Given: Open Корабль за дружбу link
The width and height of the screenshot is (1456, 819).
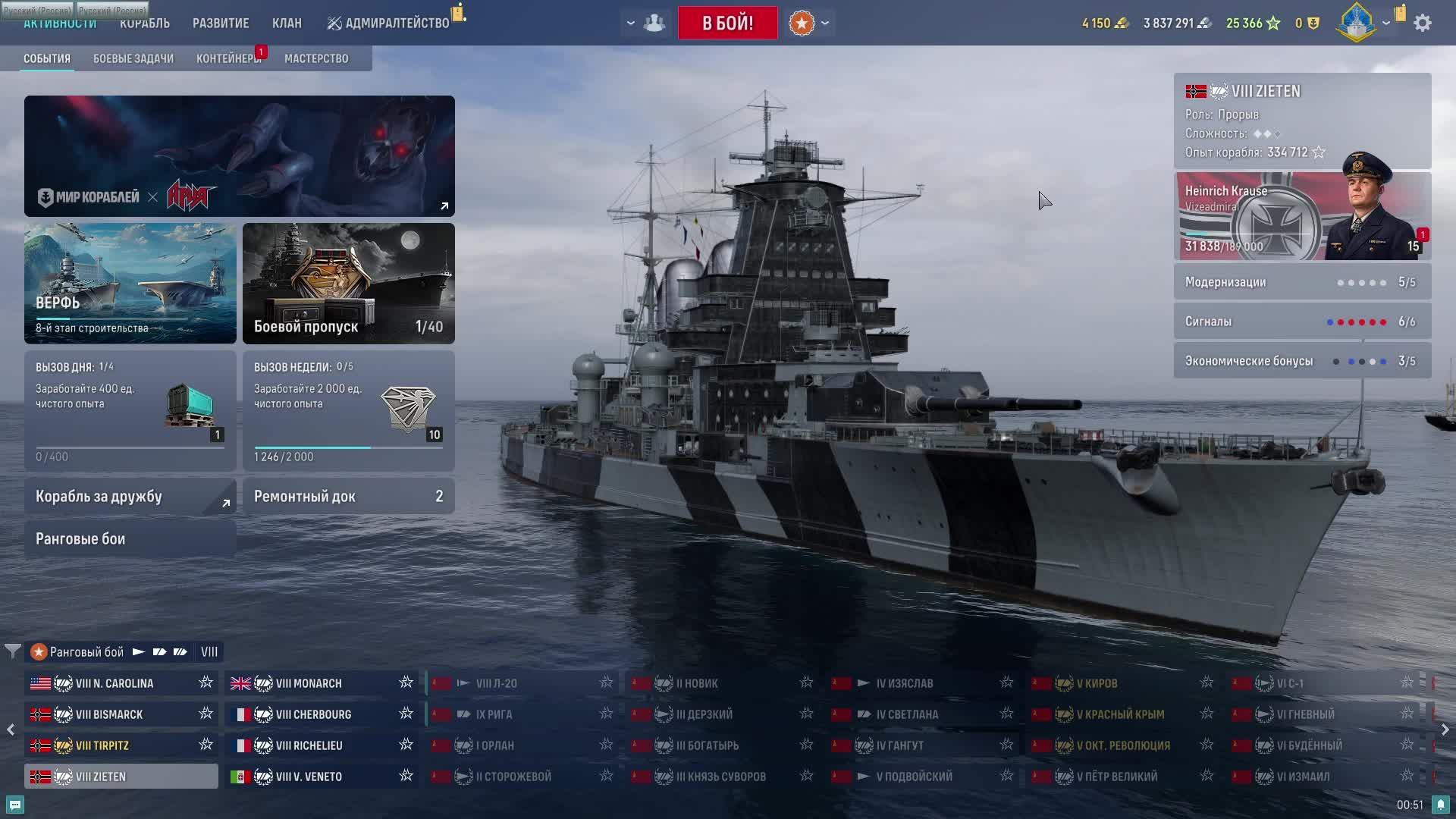Looking at the screenshot, I should click(x=130, y=497).
